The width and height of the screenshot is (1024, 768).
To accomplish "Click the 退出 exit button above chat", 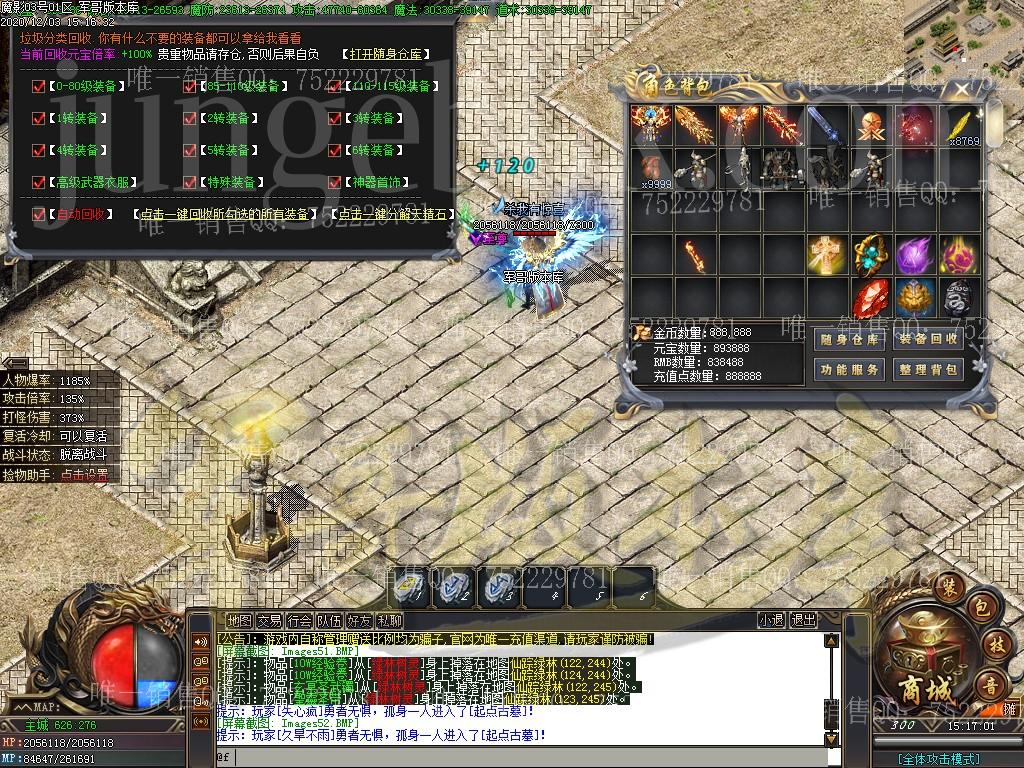I will pyautogui.click(x=803, y=621).
